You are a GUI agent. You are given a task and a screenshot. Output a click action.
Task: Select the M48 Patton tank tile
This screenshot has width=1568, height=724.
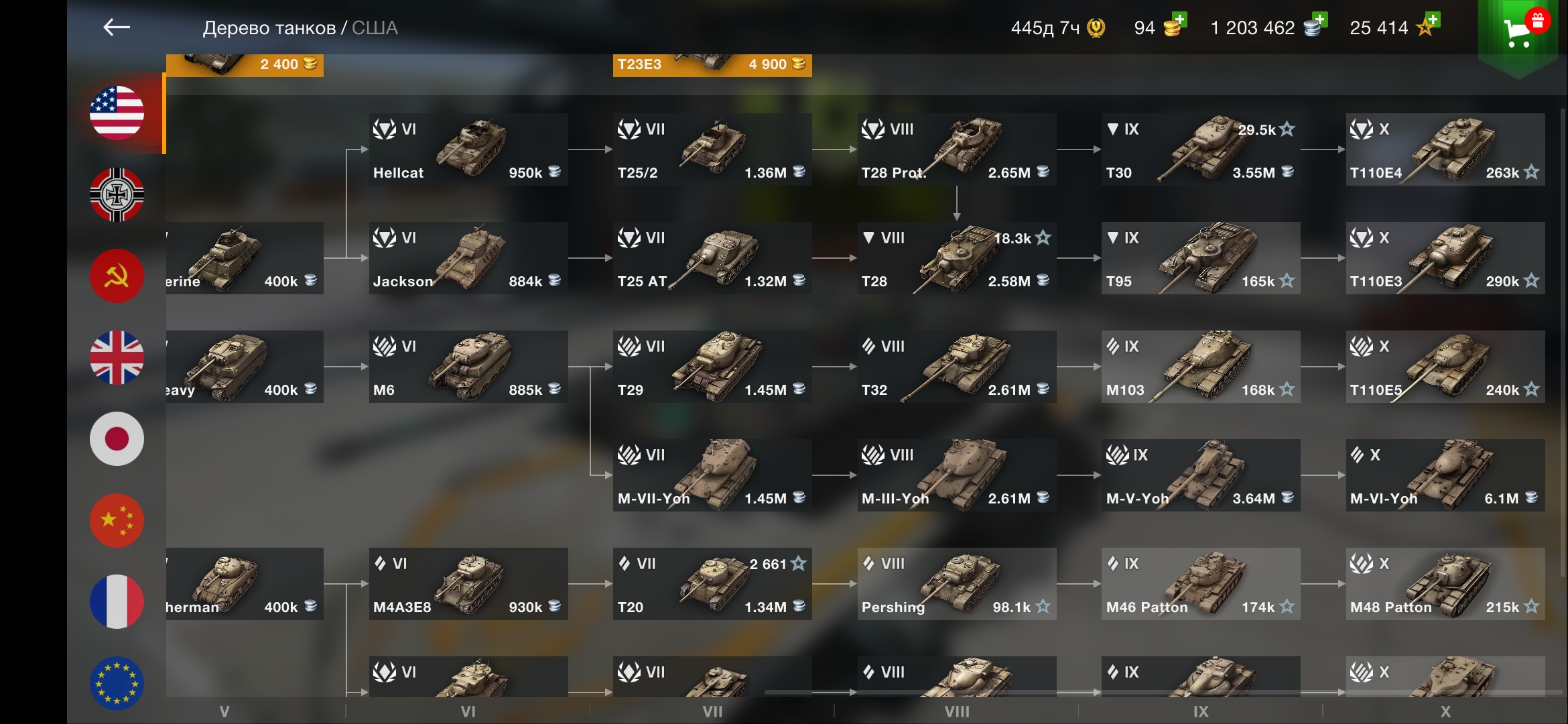pos(1445,584)
